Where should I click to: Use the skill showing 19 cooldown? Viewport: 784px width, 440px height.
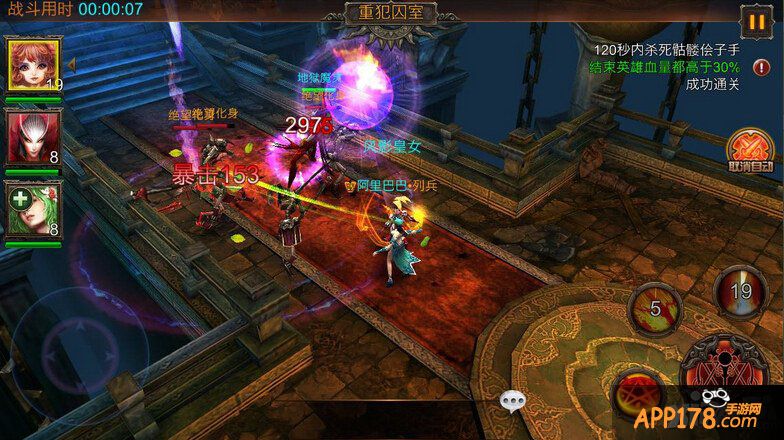pos(739,292)
